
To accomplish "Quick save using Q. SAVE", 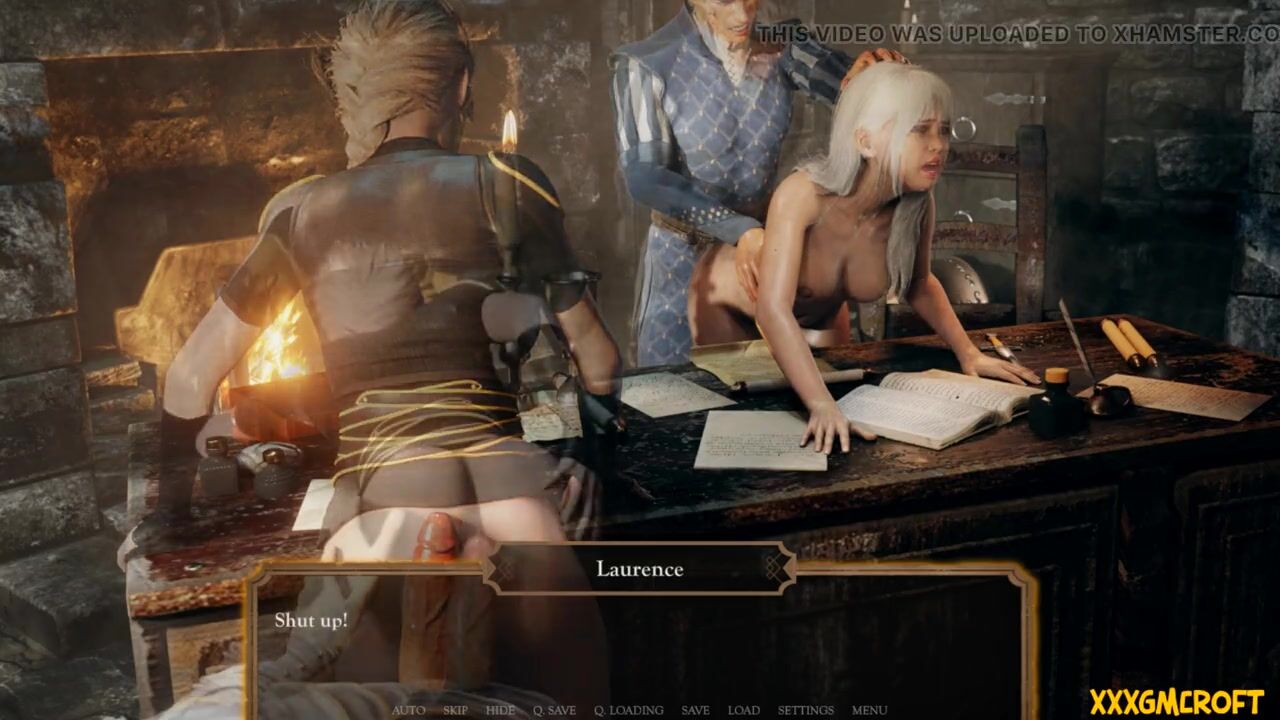I will point(554,710).
